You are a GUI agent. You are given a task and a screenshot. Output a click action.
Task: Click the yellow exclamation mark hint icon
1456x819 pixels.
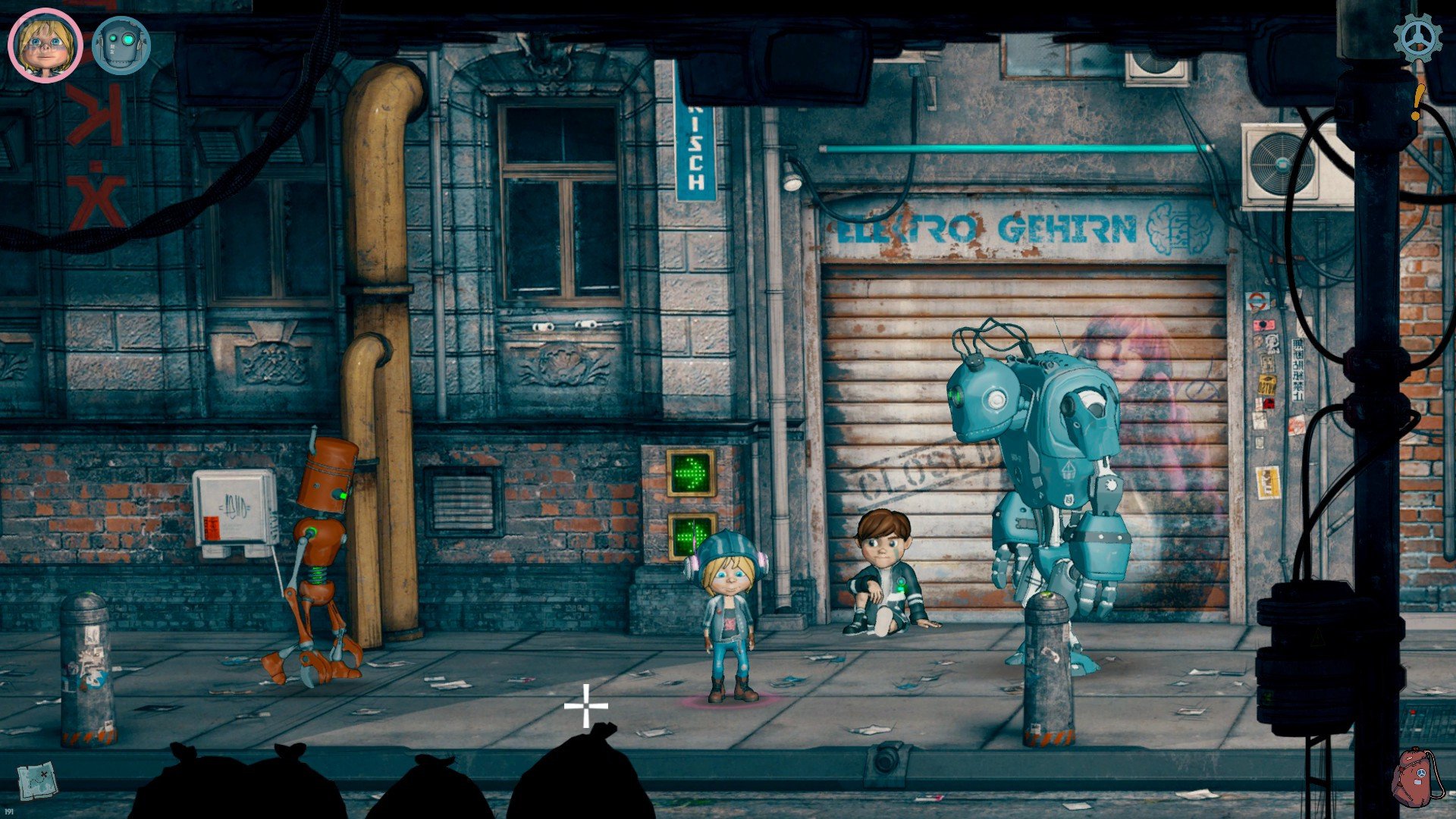[x=1417, y=102]
